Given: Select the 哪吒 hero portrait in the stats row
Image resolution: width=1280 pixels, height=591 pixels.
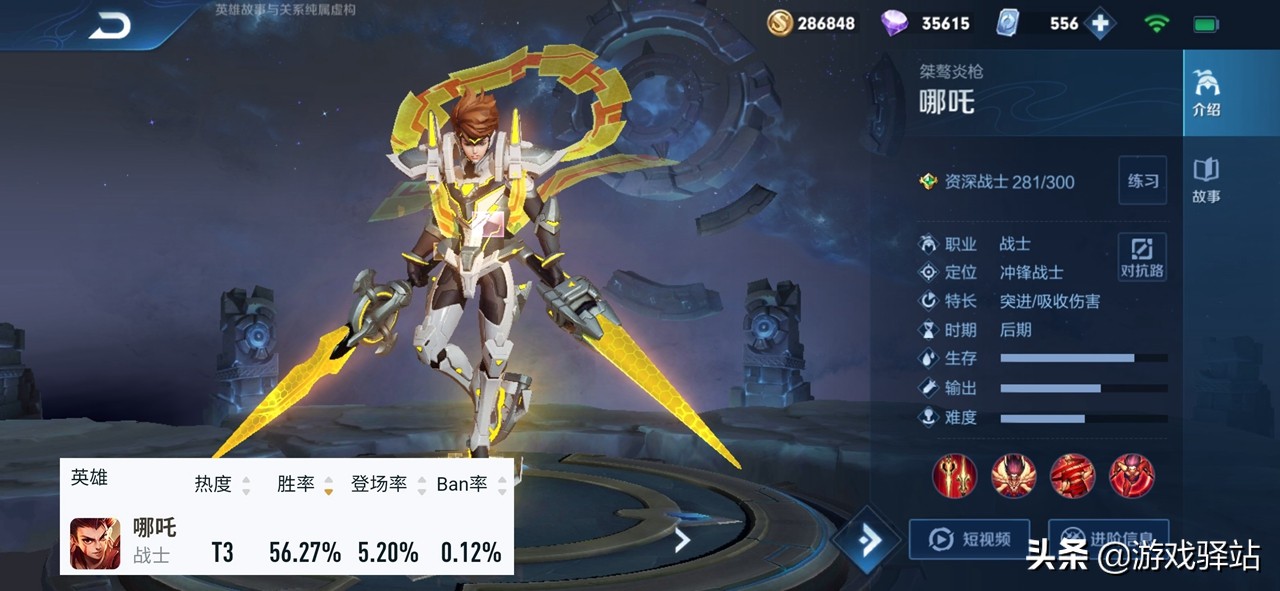Looking at the screenshot, I should point(95,543).
